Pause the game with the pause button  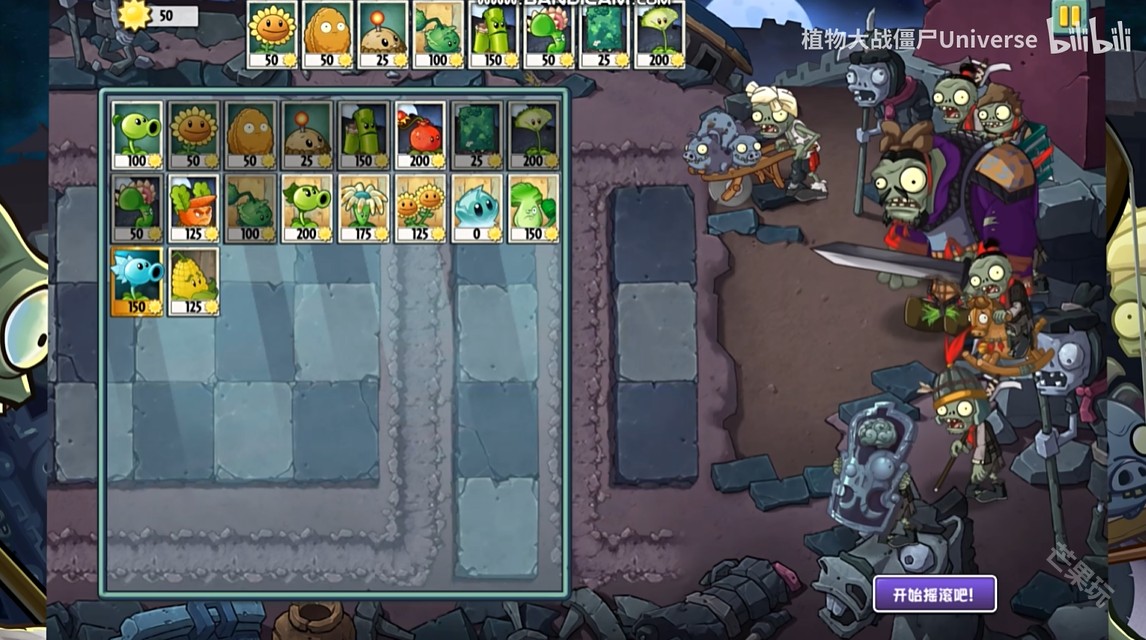coord(1069,17)
